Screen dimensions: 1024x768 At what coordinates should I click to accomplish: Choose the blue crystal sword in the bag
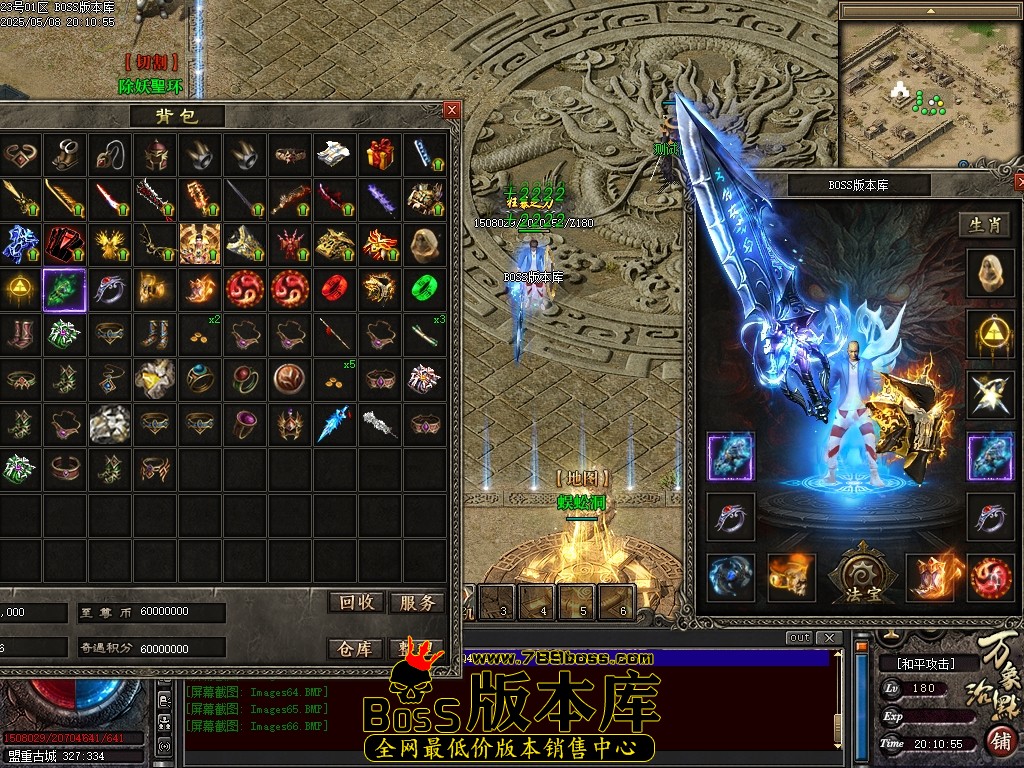tap(334, 424)
